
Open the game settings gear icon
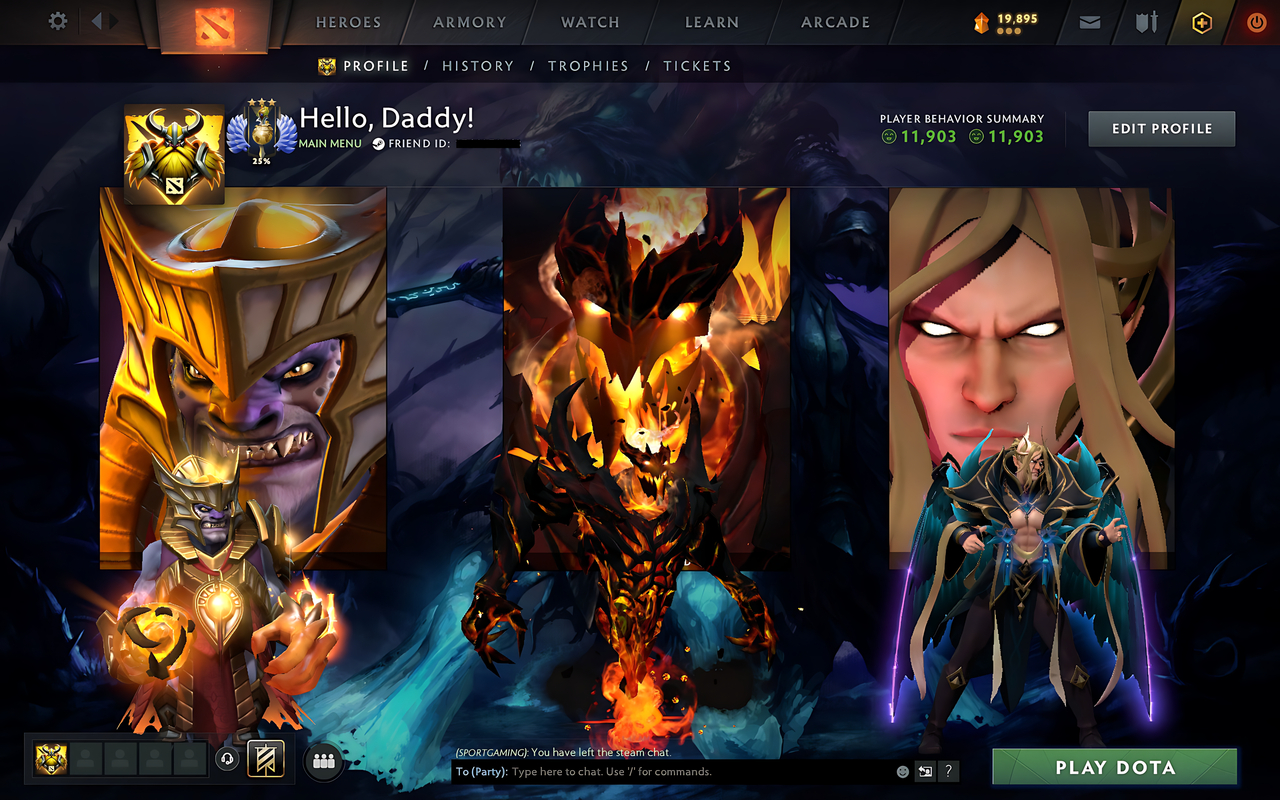click(x=57, y=21)
